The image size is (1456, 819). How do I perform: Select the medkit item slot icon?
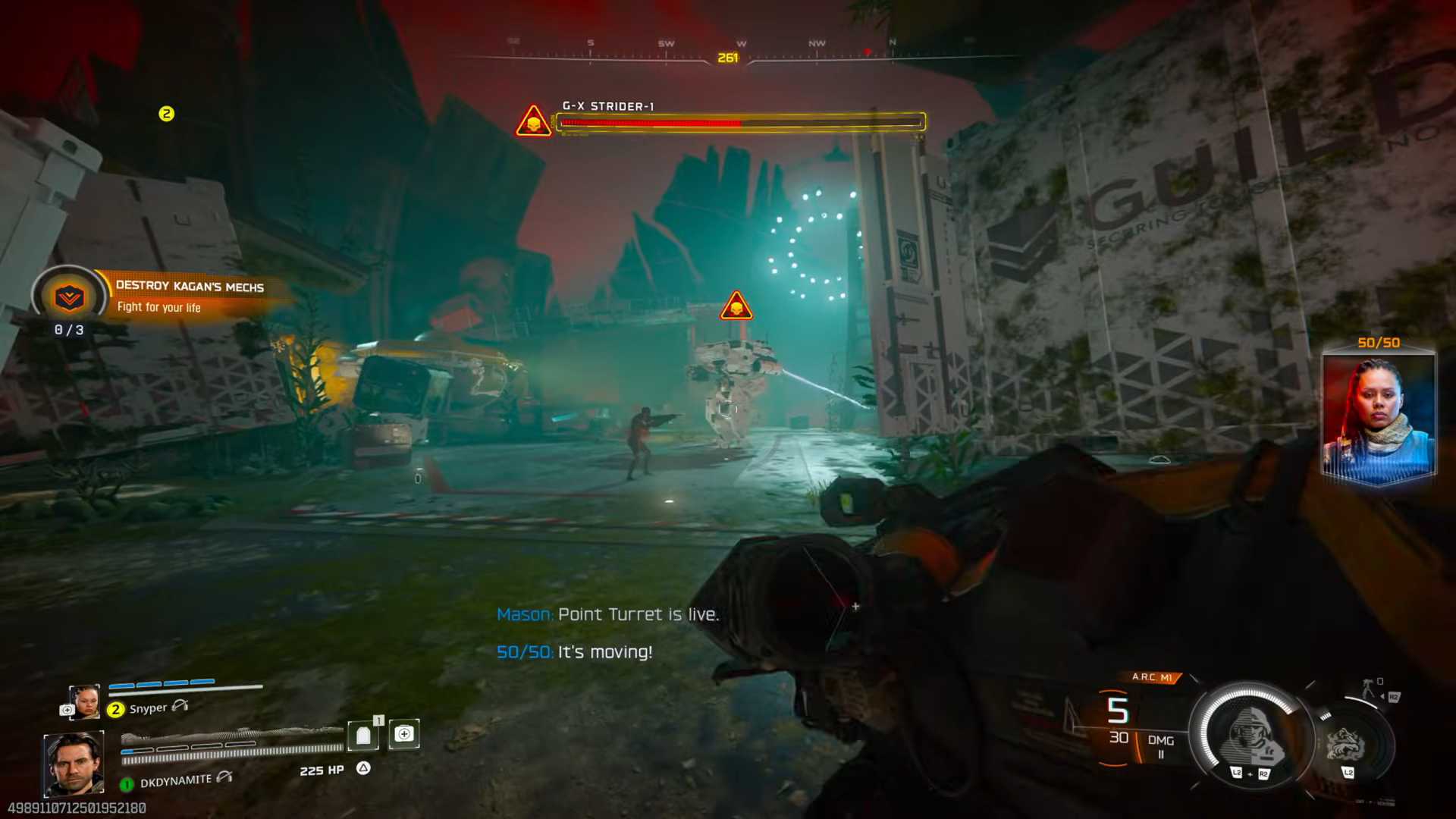404,736
